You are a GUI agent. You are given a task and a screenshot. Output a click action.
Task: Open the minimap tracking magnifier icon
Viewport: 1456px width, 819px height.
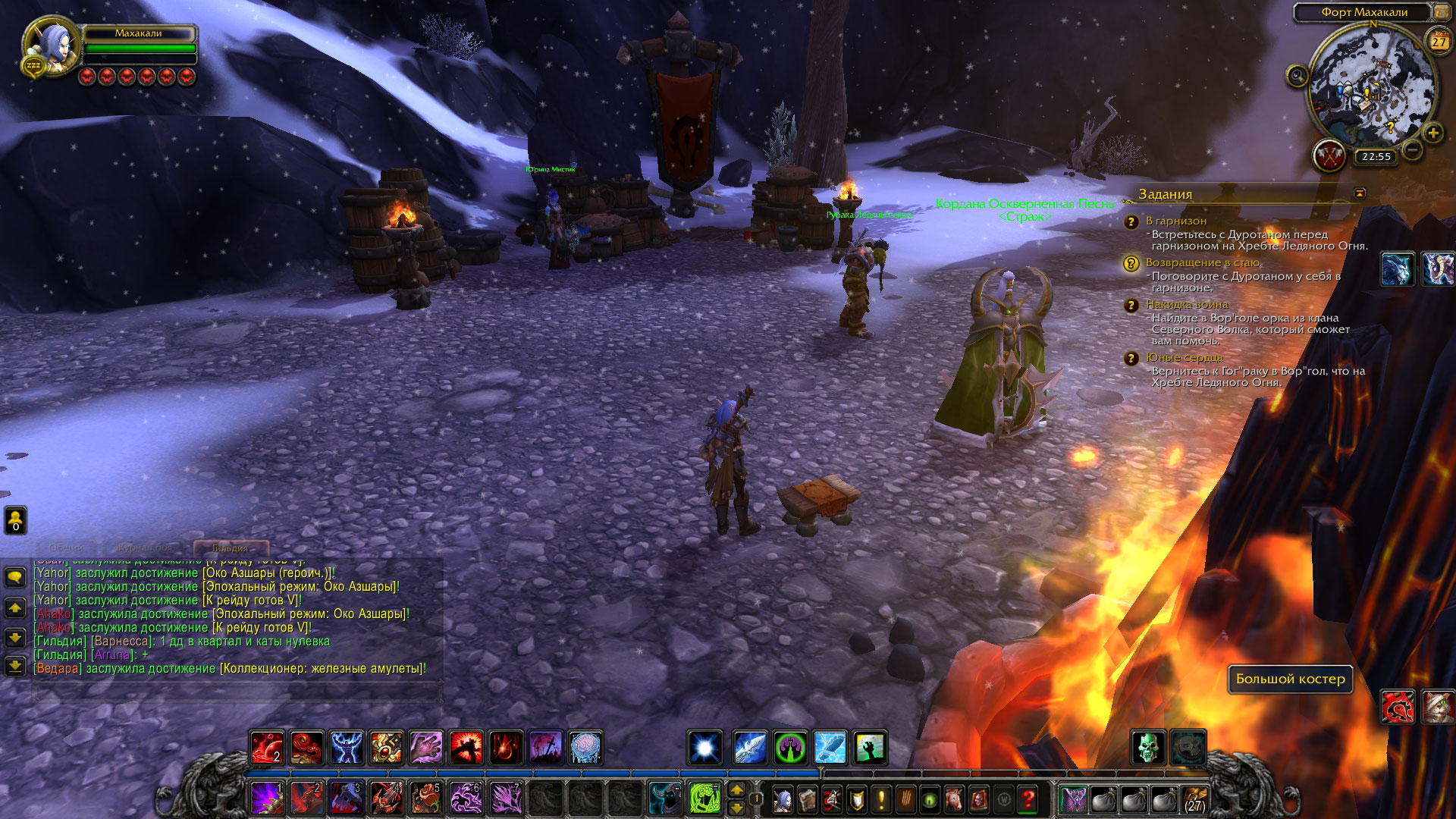click(x=1298, y=76)
